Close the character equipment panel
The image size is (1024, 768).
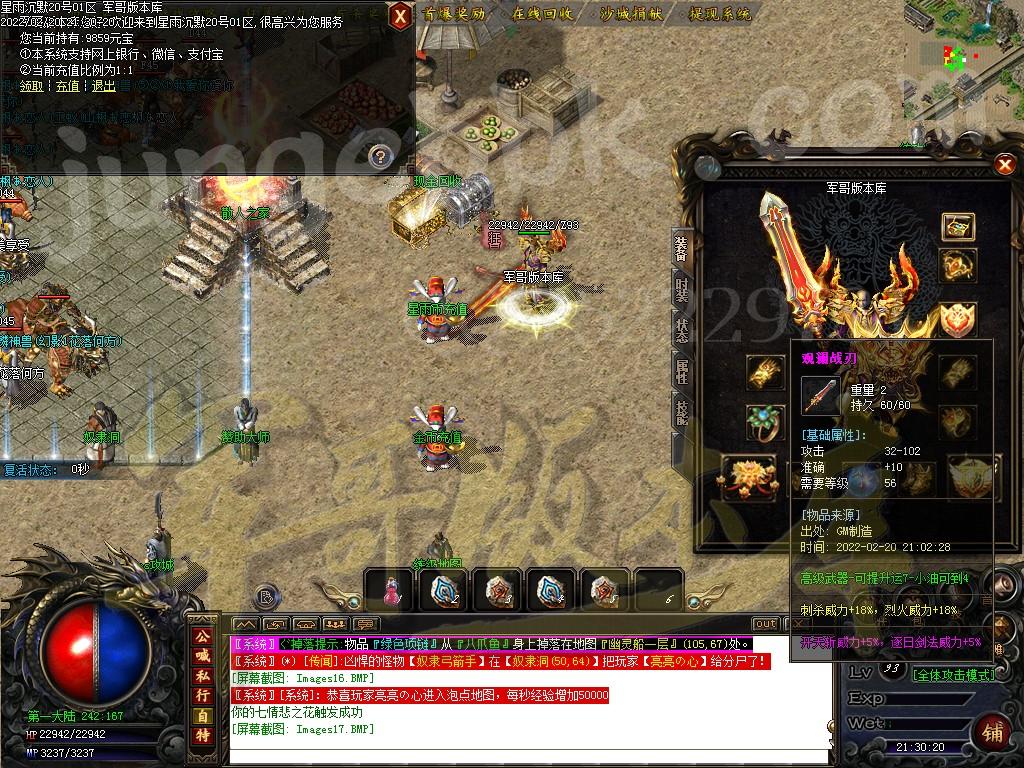click(1005, 165)
